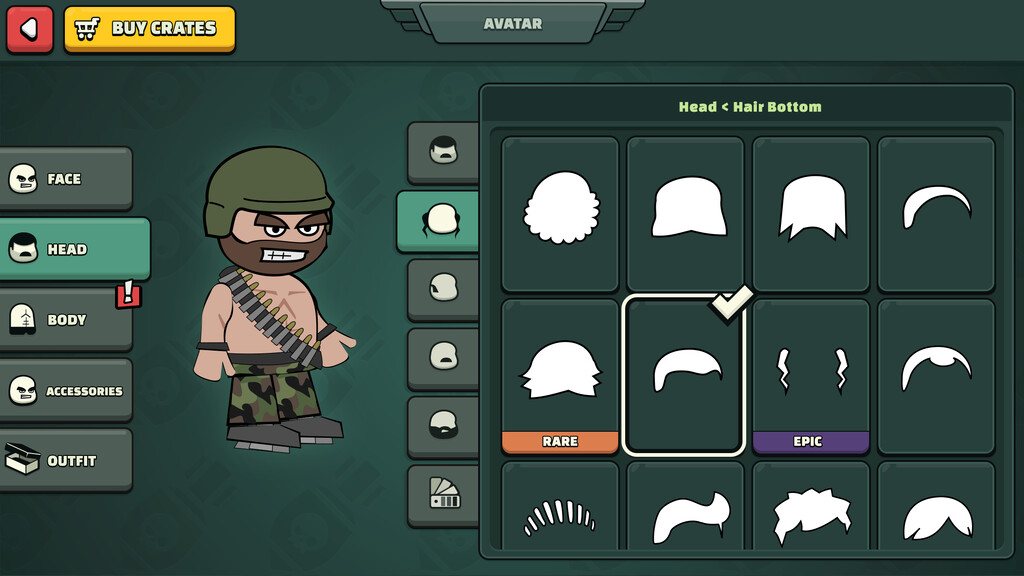
Task: Switch to the Accessories category
Action: 66,391
